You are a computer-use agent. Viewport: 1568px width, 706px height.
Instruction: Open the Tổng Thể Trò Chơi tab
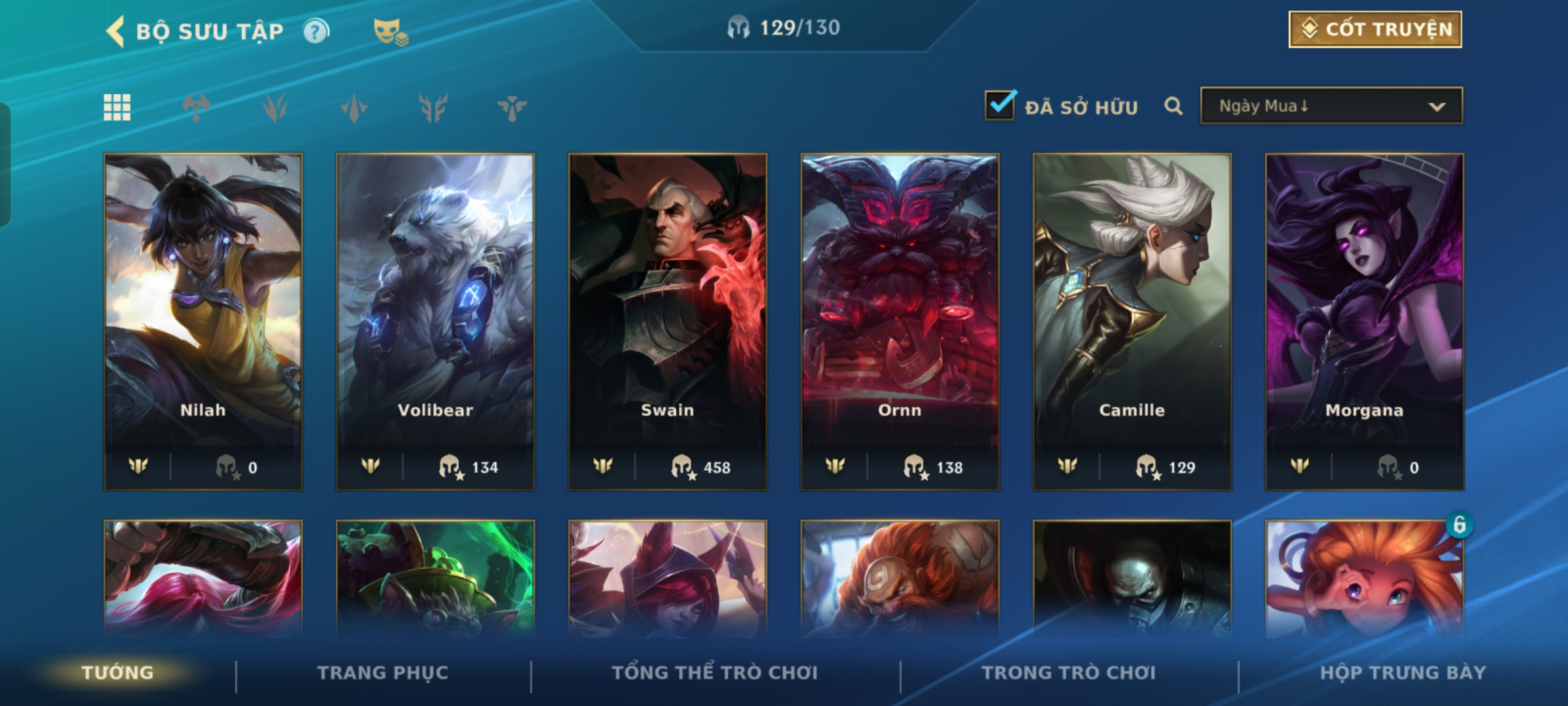tap(715, 673)
